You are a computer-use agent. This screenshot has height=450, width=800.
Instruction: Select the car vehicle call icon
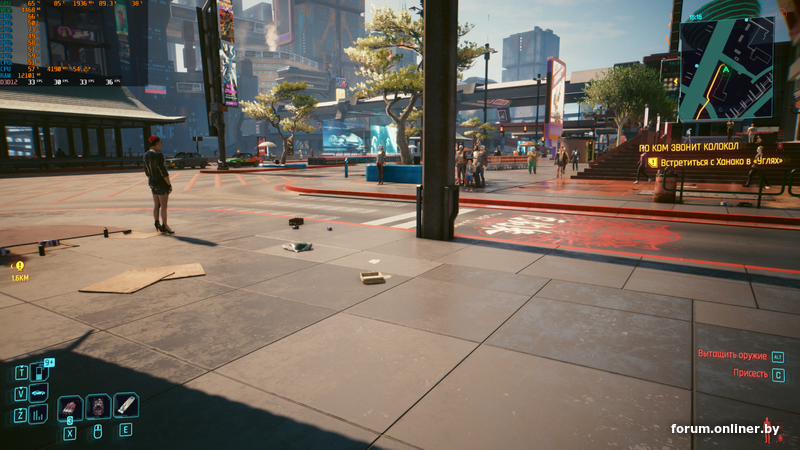[x=39, y=392]
